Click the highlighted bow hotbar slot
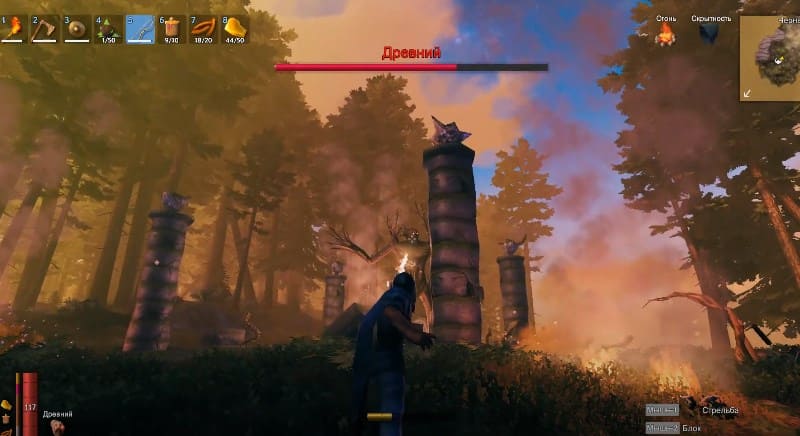 click(140, 29)
